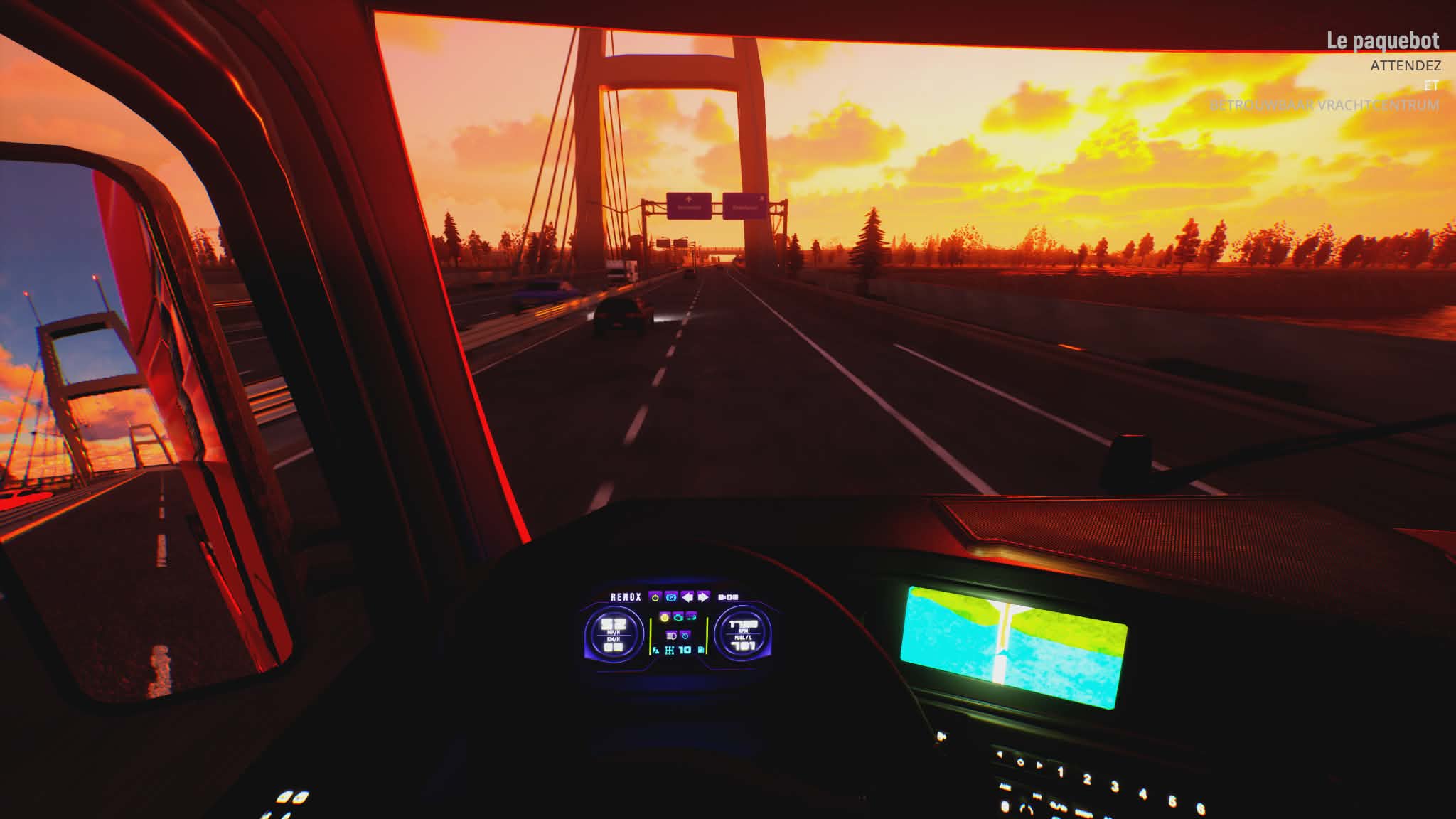The image size is (1456, 819).
Task: Select the "Le paquebot" objective tracker title
Action: coord(1383,41)
